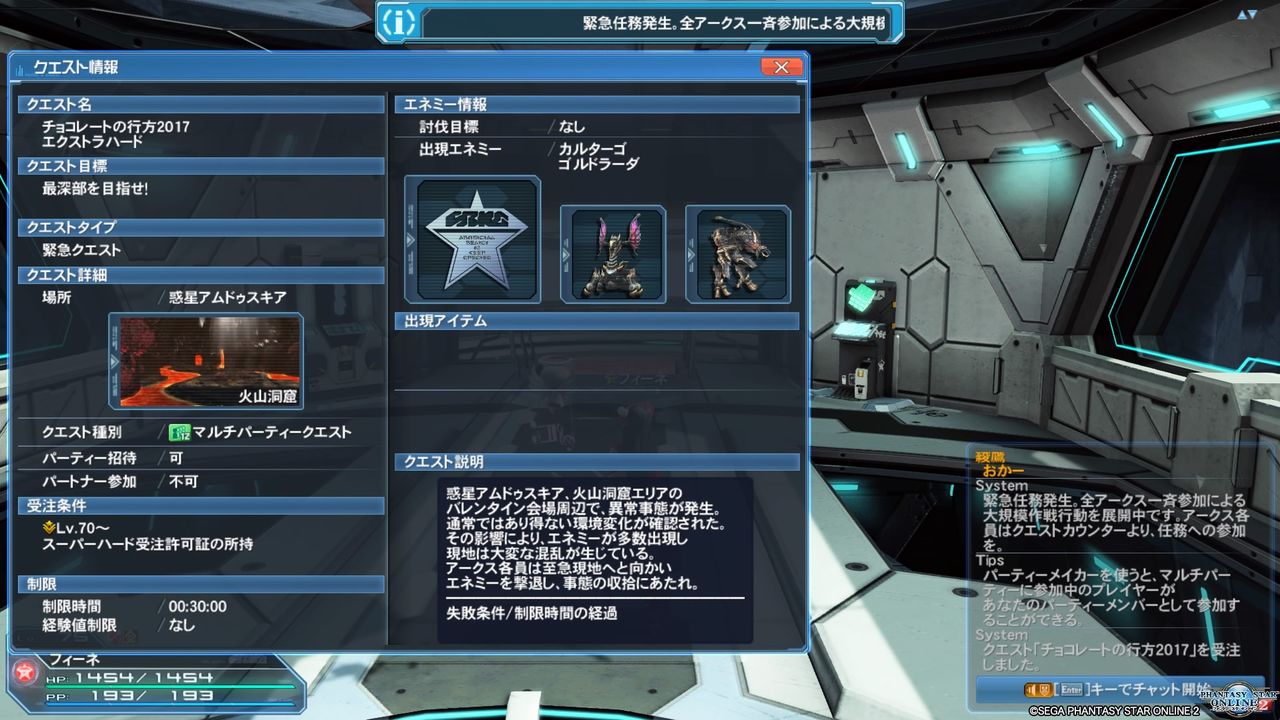
Task: Click the multi-party quest type icon
Action: coord(180,430)
